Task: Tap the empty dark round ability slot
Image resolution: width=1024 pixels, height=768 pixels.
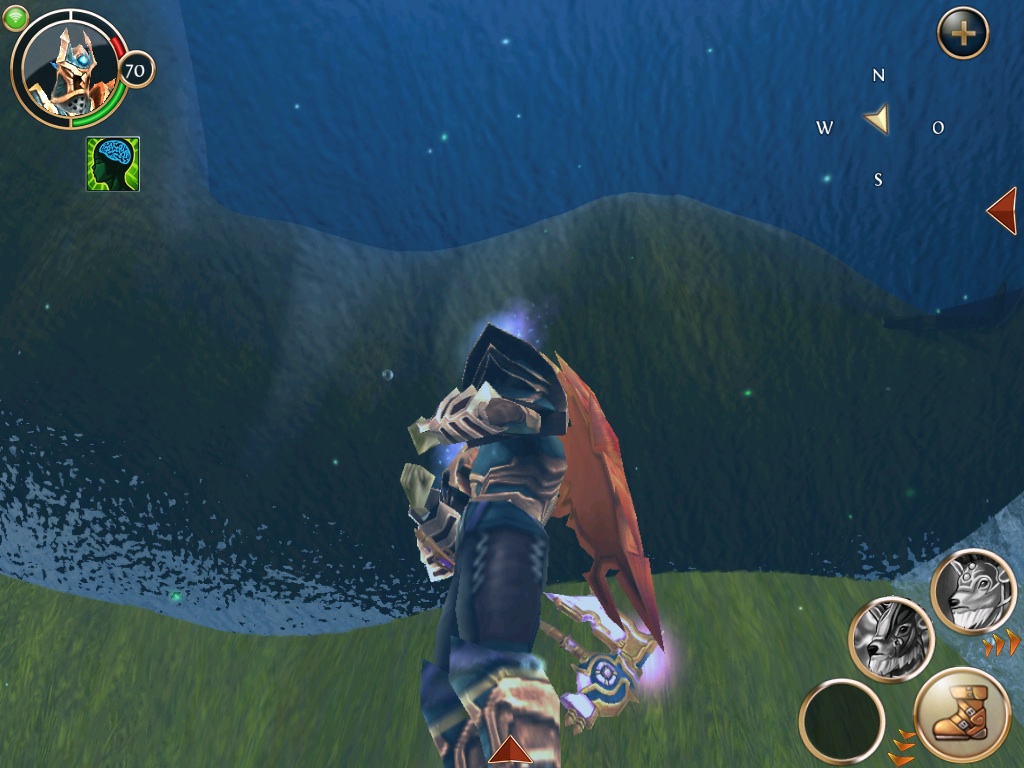Action: [842, 722]
